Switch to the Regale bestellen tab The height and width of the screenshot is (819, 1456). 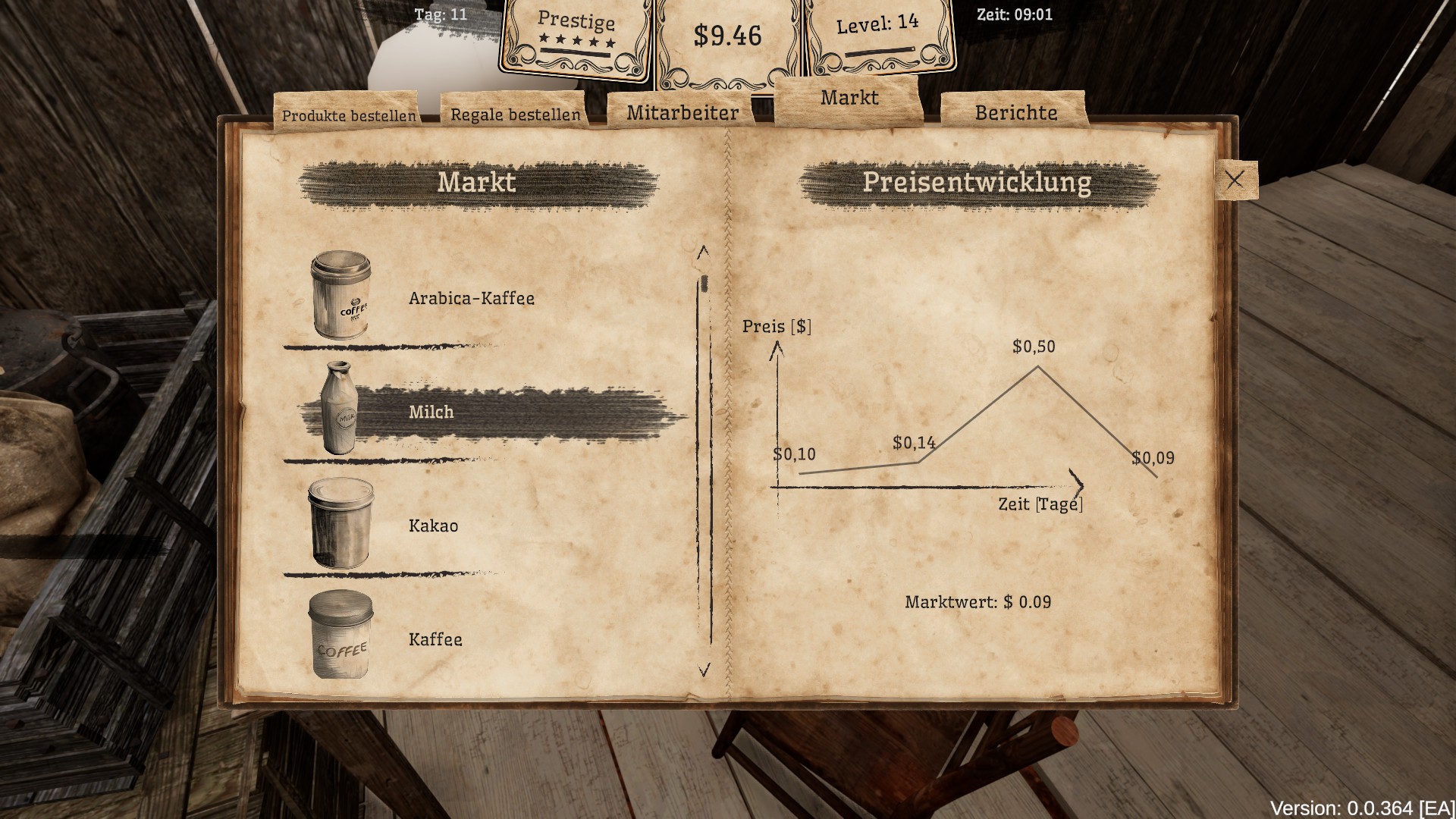[515, 115]
